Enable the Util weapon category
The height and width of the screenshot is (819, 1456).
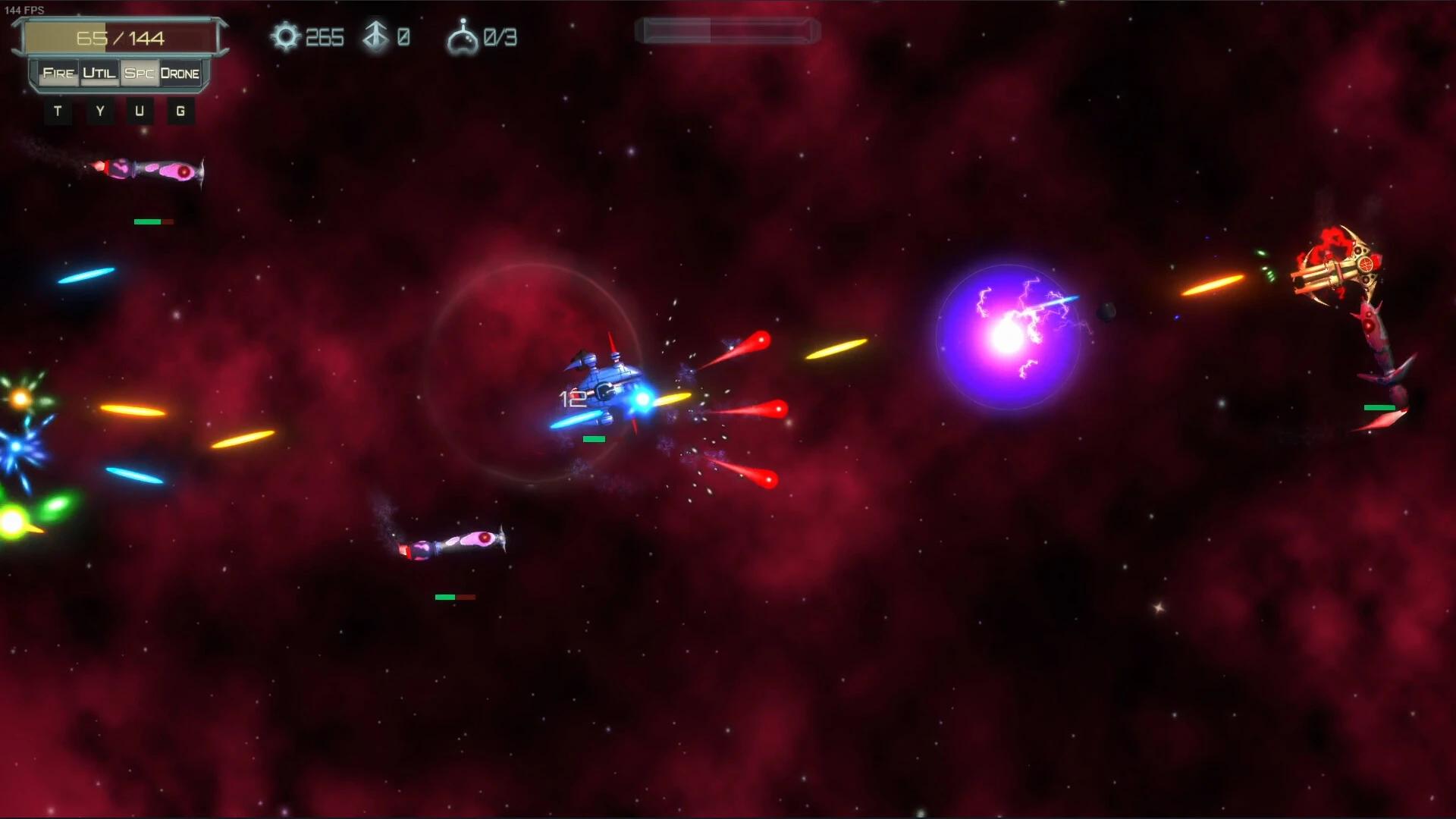[99, 73]
